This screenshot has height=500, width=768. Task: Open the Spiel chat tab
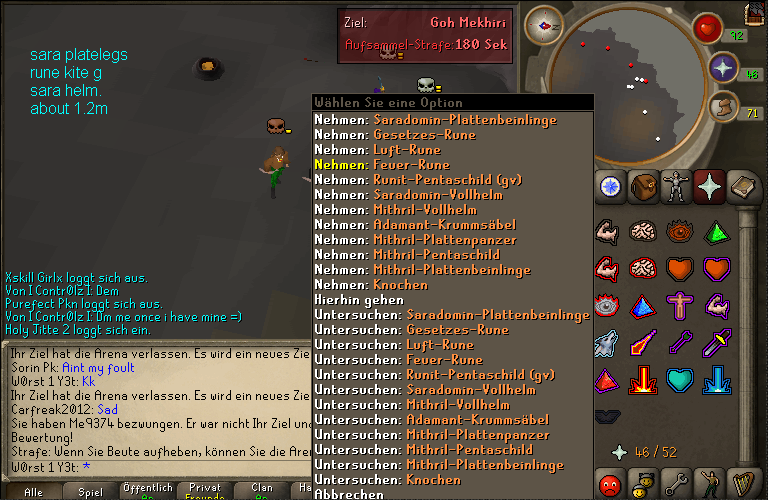(90, 491)
